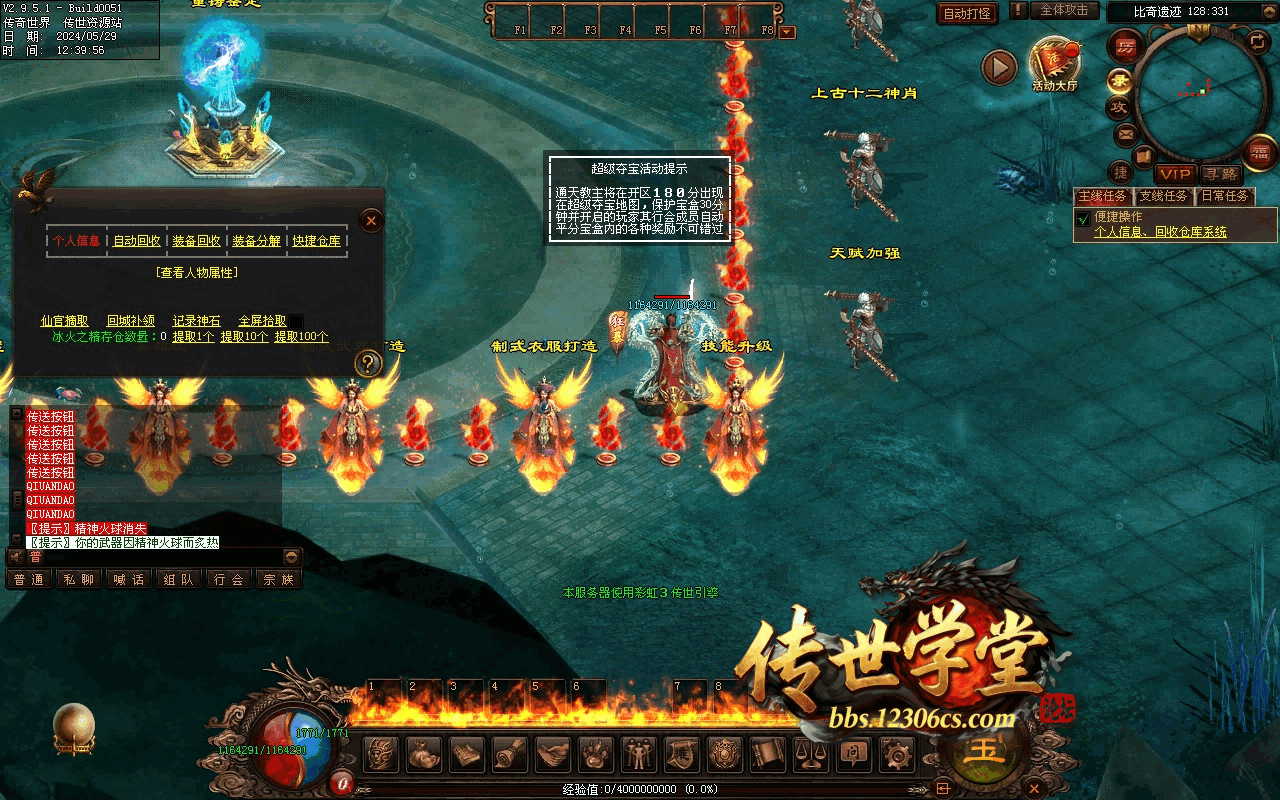Switch to the 日常任务 quest tab

coord(1224,196)
